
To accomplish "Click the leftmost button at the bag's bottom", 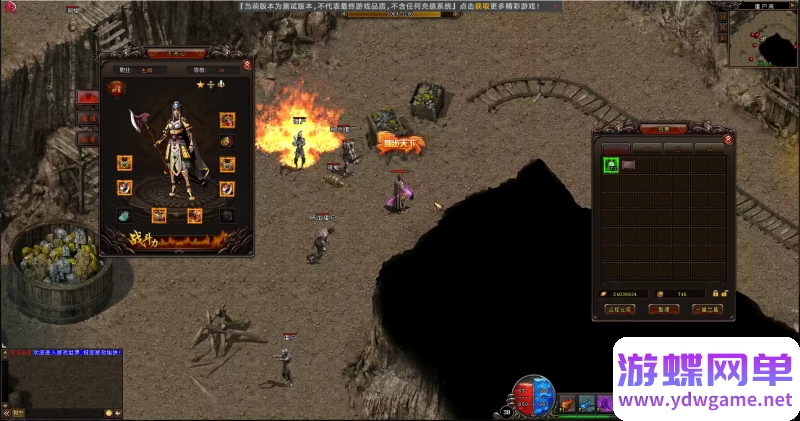I will tap(620, 309).
